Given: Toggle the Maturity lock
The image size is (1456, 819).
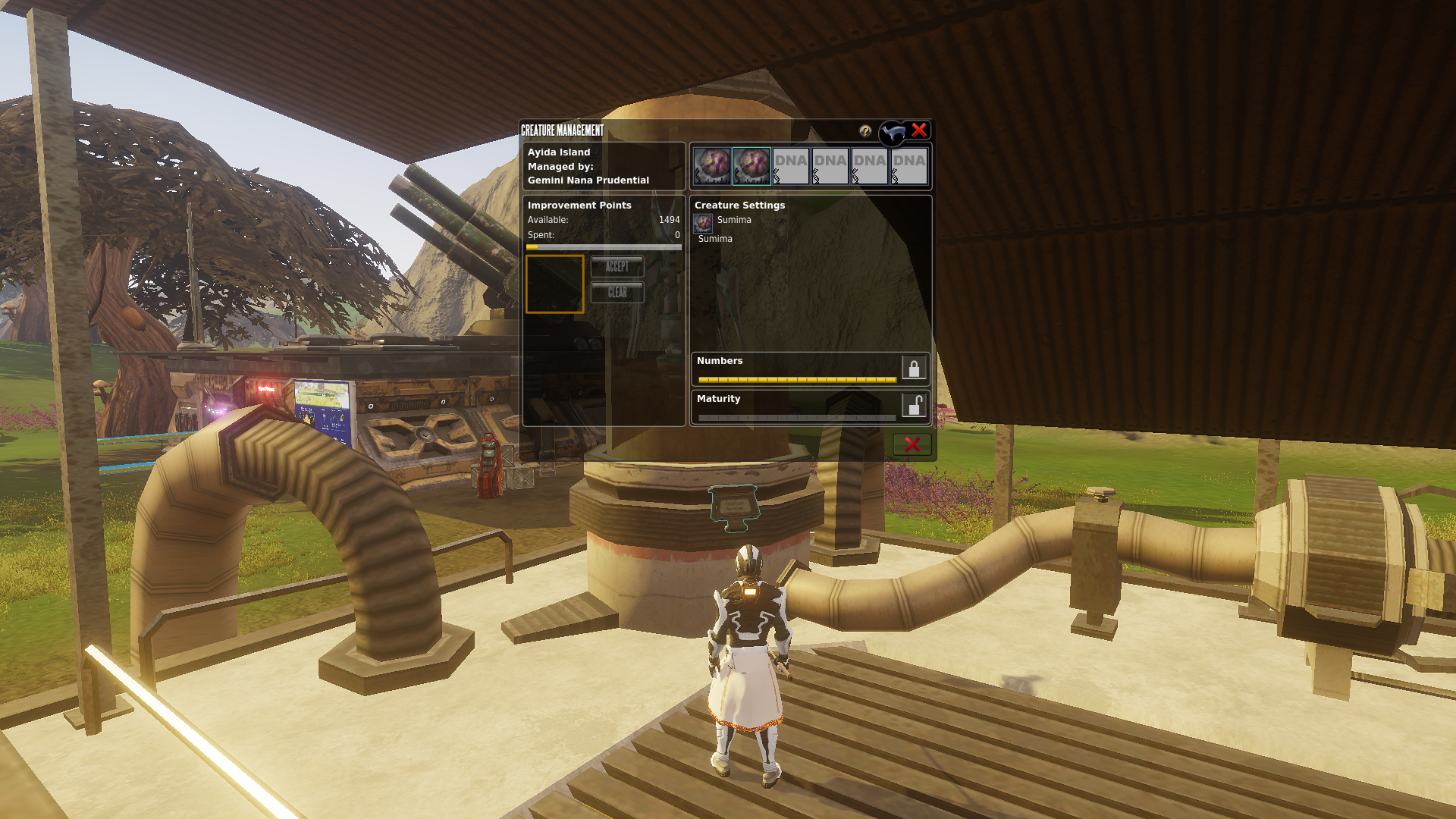Looking at the screenshot, I should (914, 406).
